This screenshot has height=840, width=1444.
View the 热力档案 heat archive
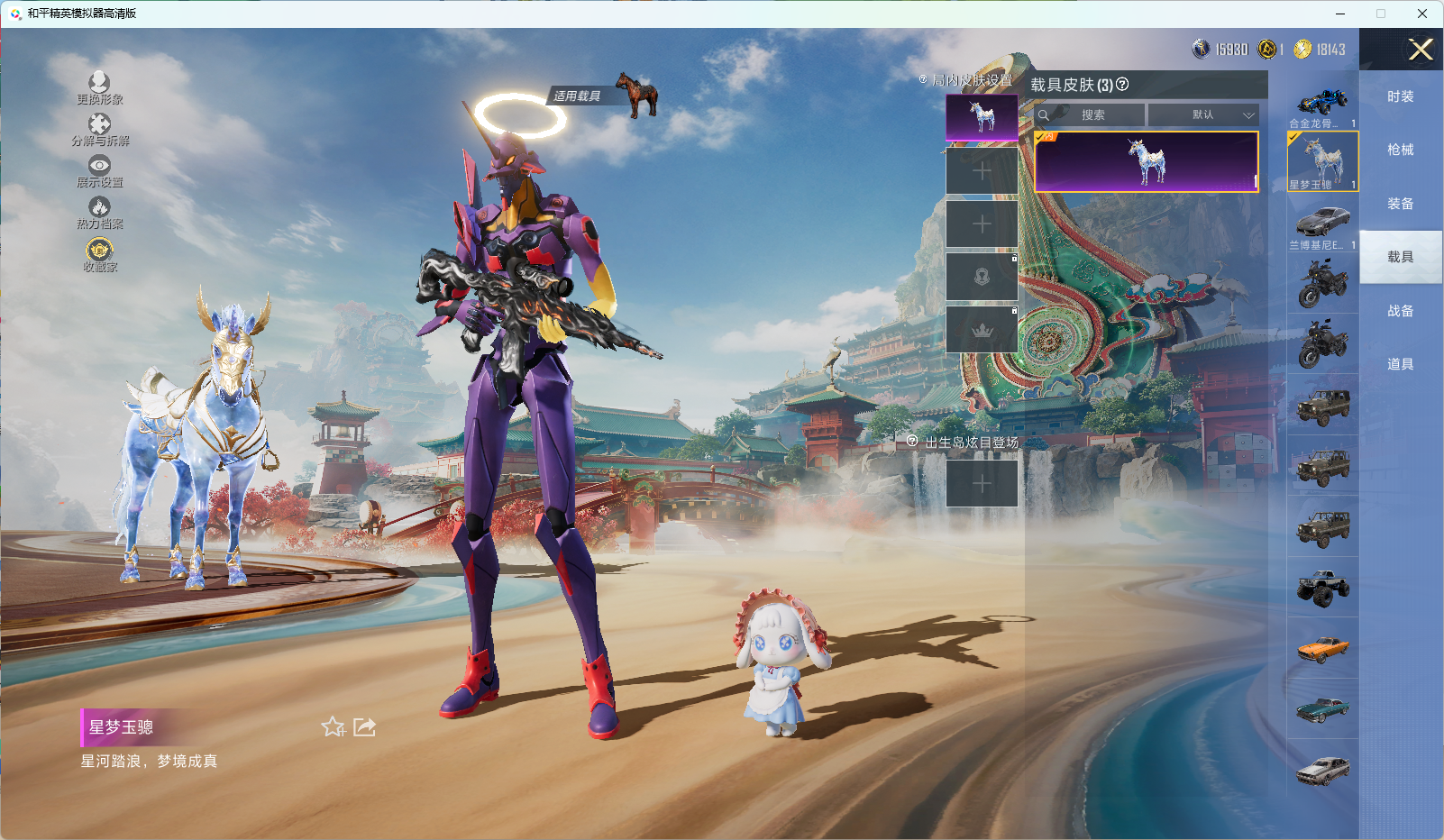tap(99, 212)
